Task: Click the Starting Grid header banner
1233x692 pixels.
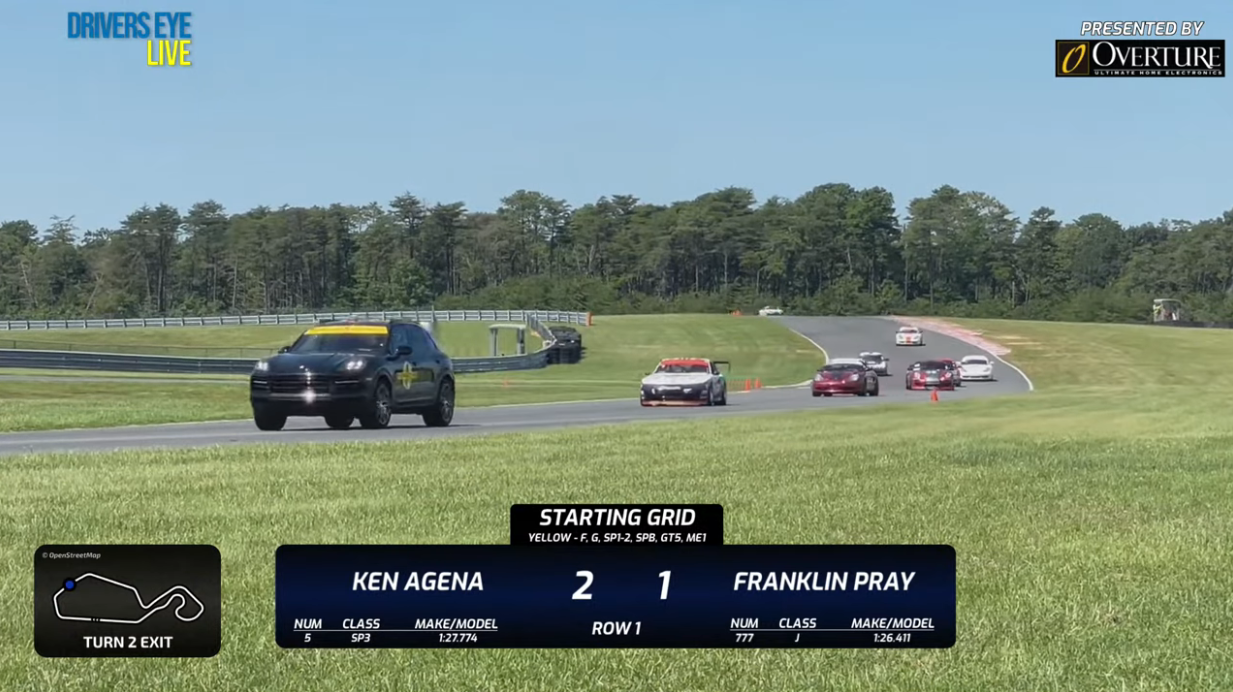Action: [616, 524]
